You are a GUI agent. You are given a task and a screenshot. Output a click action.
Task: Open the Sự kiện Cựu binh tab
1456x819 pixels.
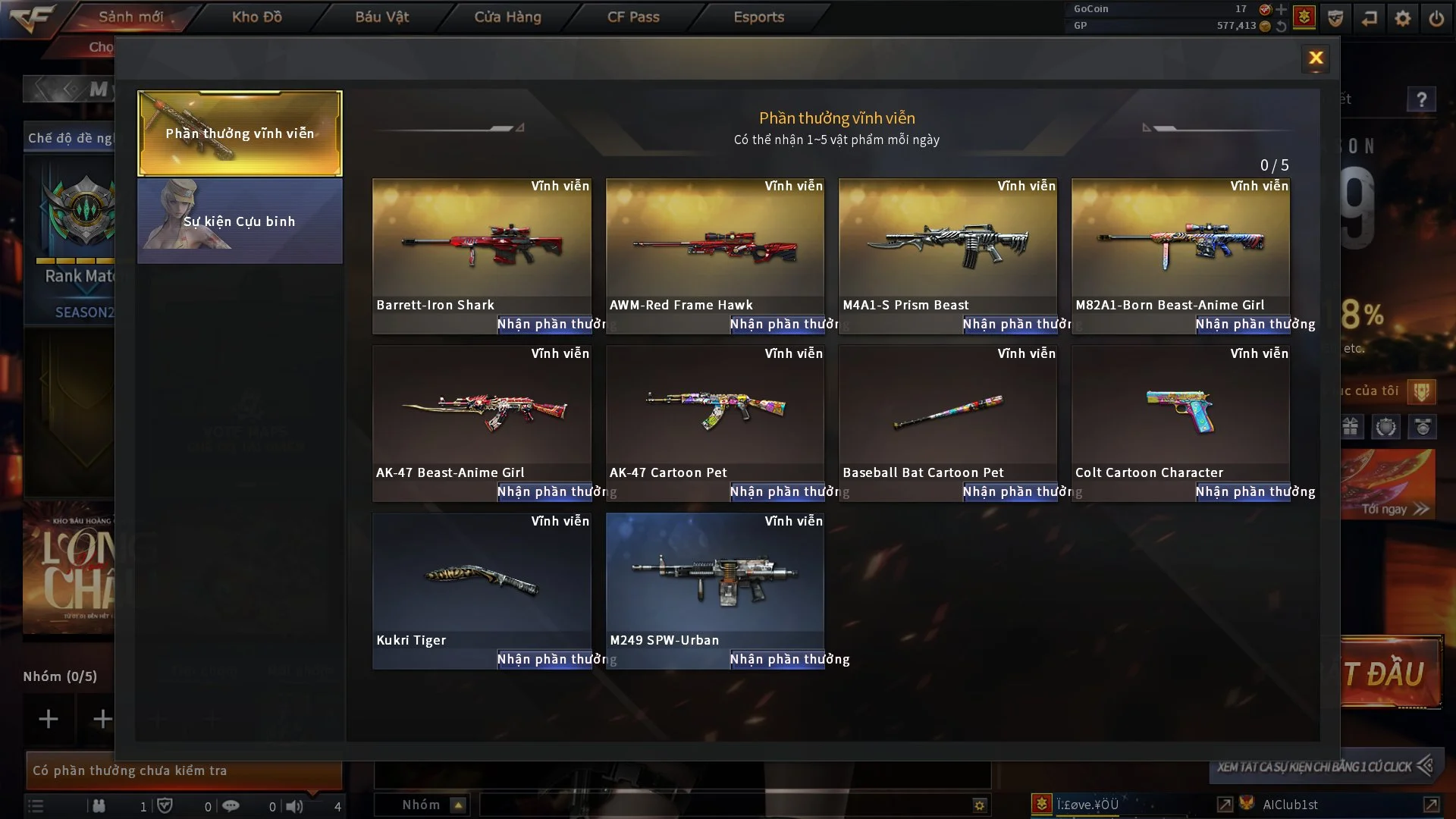[240, 221]
